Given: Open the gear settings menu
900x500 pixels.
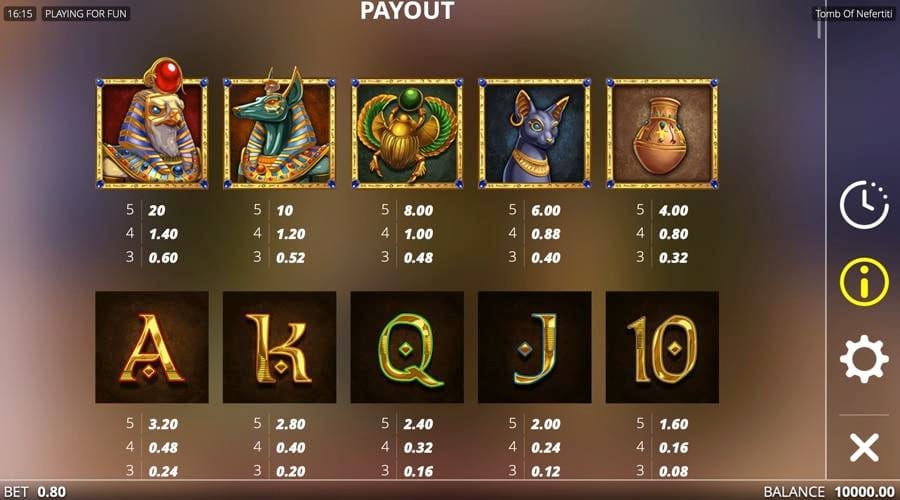Looking at the screenshot, I should click(864, 359).
